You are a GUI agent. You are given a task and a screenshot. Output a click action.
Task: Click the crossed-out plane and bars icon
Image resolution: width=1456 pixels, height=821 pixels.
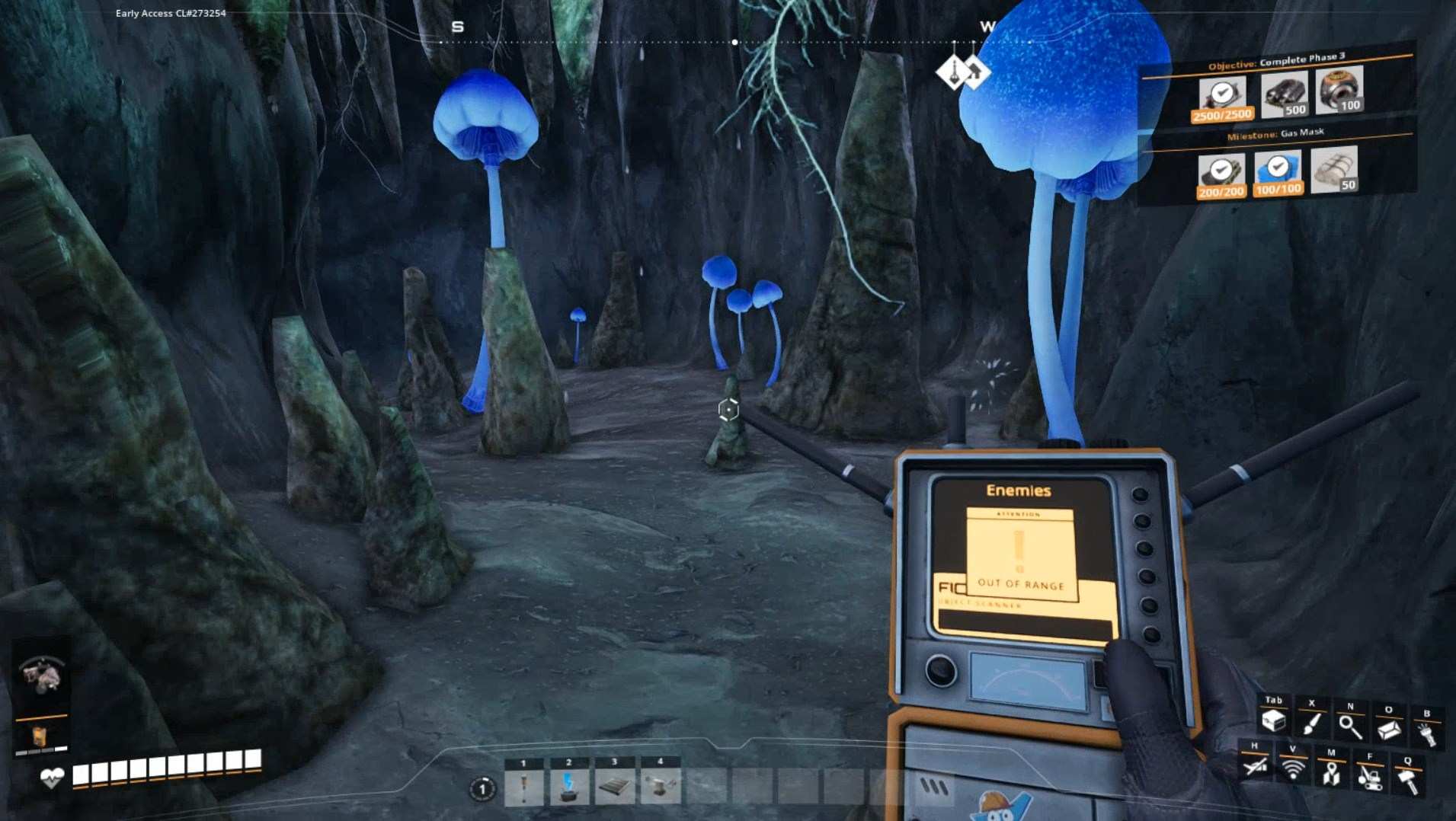pos(1255,765)
